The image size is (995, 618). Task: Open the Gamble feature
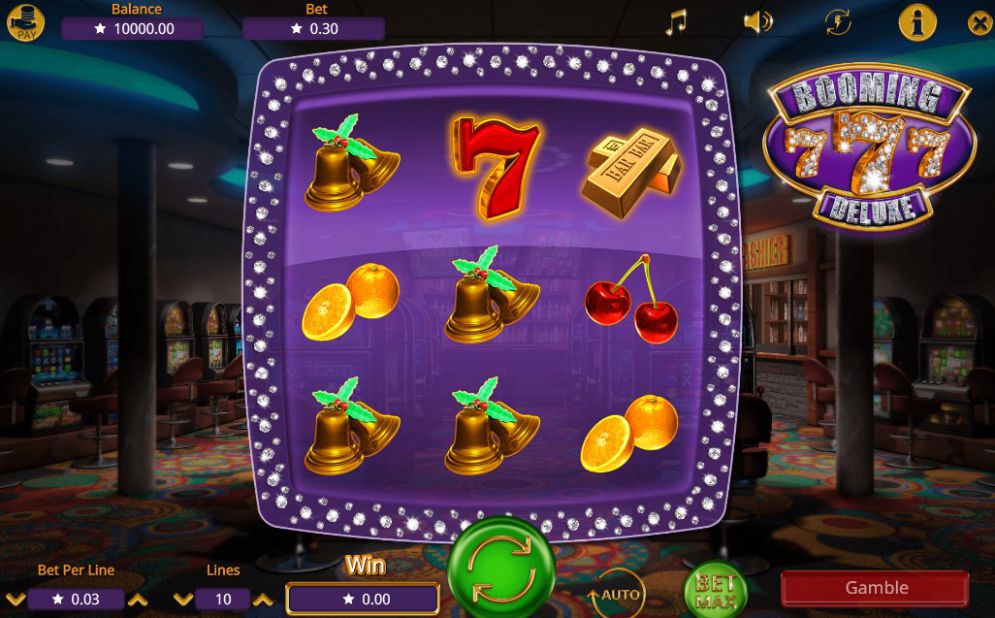pyautogui.click(x=875, y=588)
